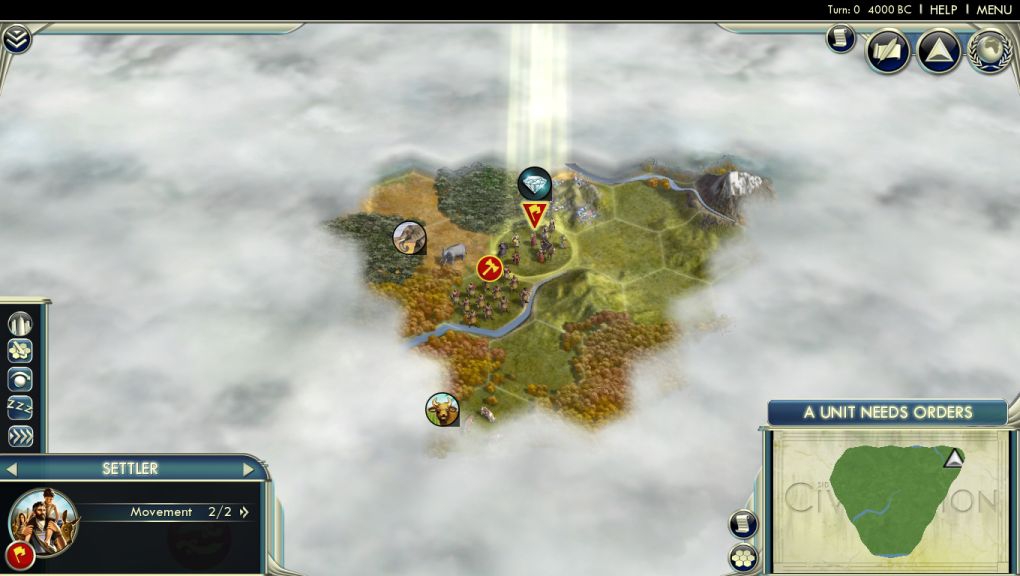Viewport: 1020px width, 576px height.
Task: Click the red flag button on portrait
Action: point(17,554)
